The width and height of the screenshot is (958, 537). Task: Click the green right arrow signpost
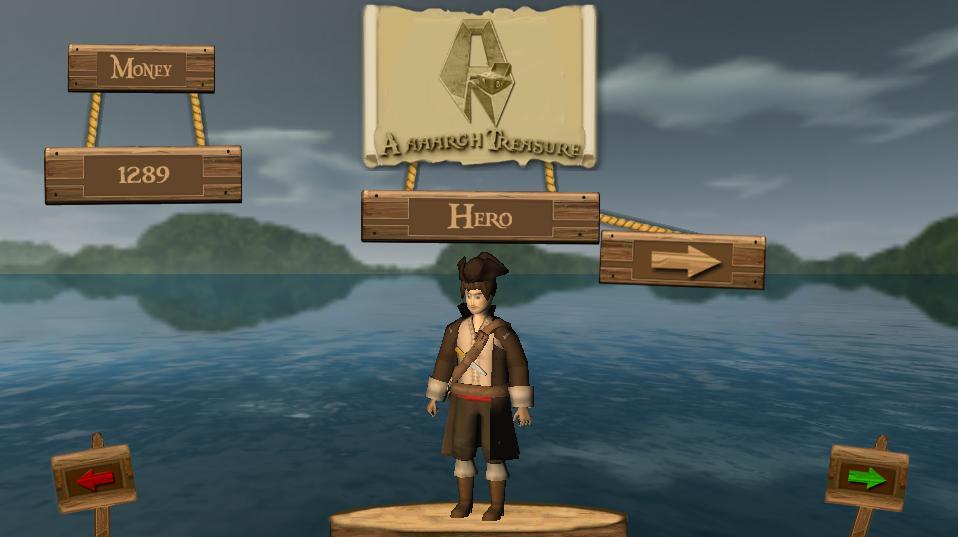tap(866, 478)
